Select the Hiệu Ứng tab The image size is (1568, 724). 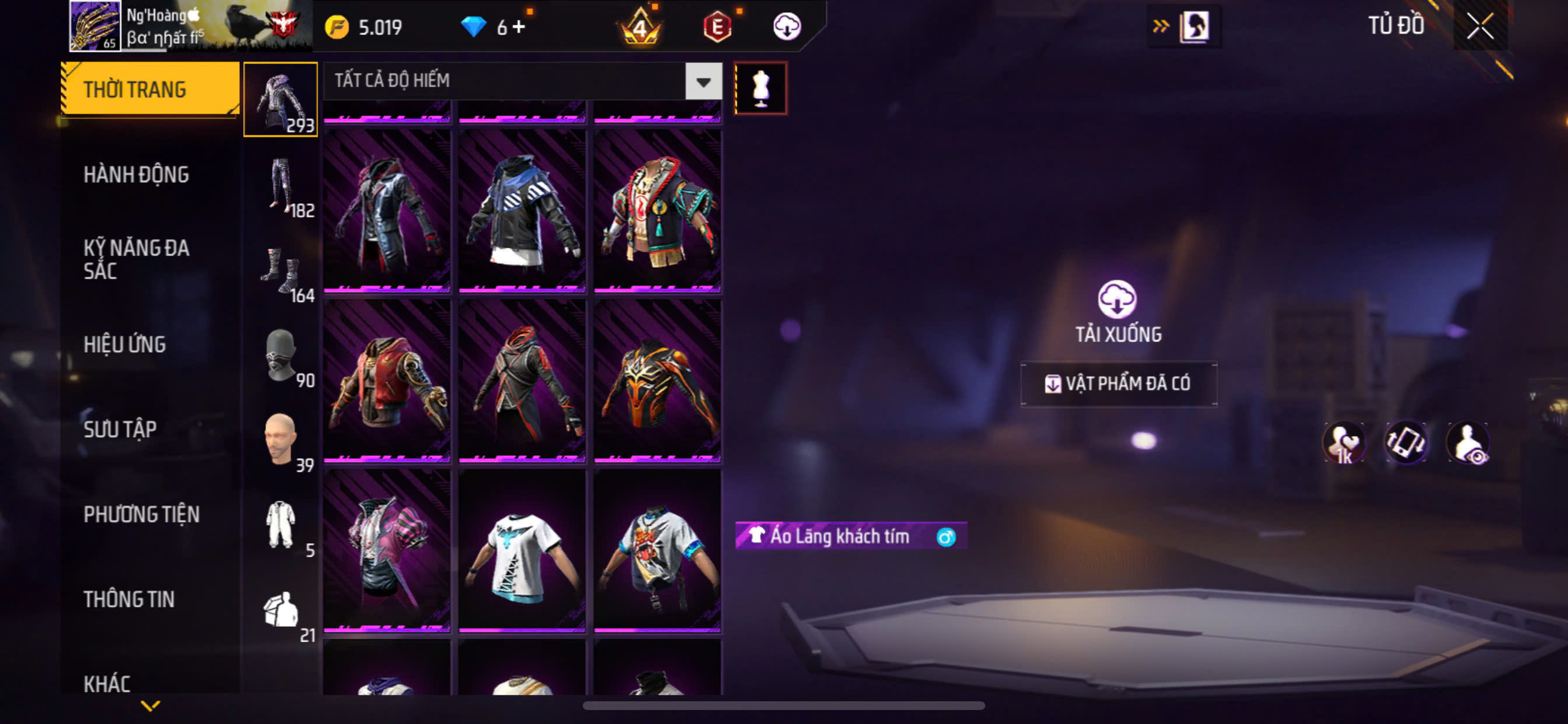[125, 345]
